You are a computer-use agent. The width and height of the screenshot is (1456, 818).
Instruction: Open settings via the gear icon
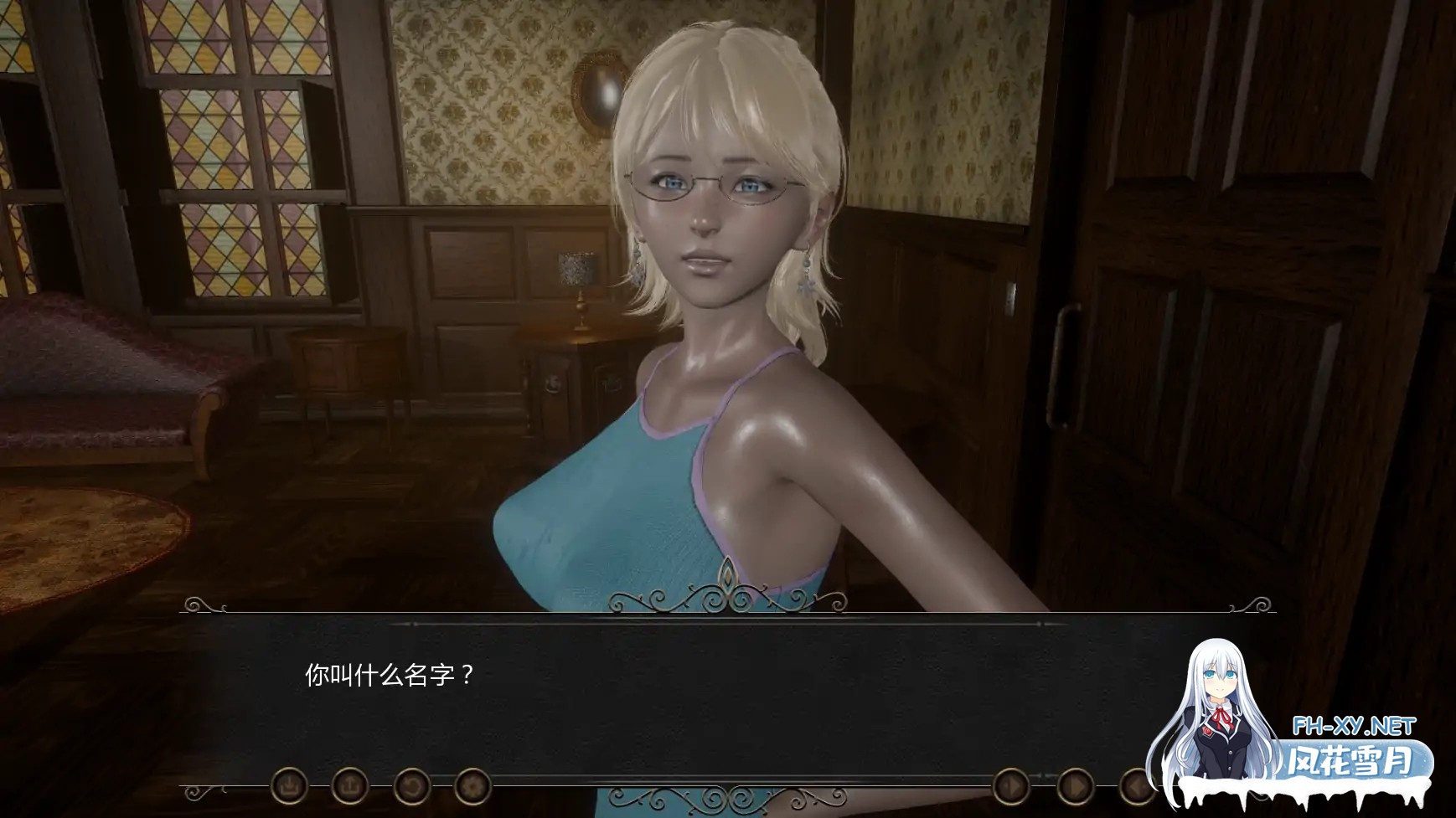point(472,786)
